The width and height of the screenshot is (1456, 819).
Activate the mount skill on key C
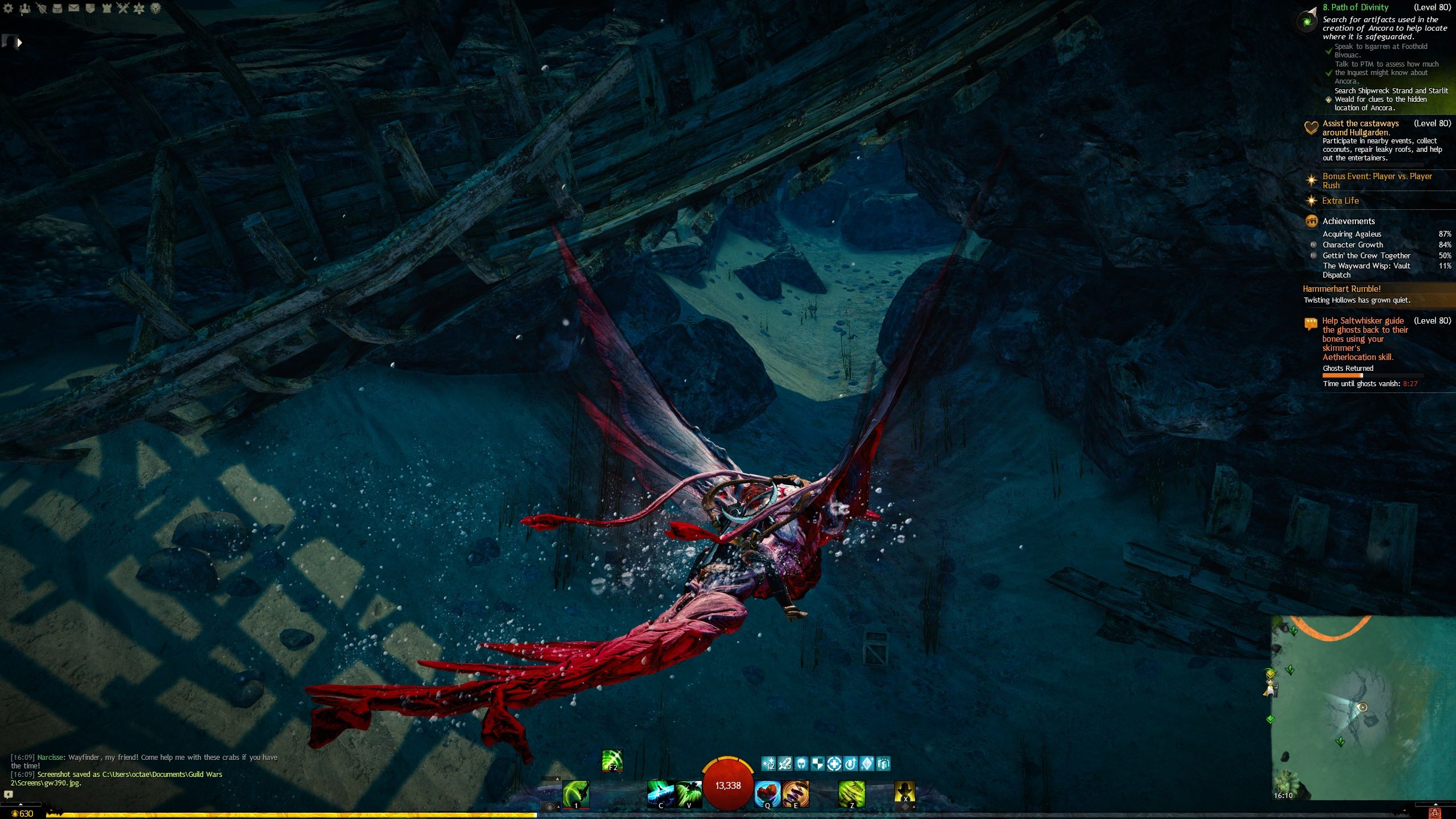[x=660, y=794]
